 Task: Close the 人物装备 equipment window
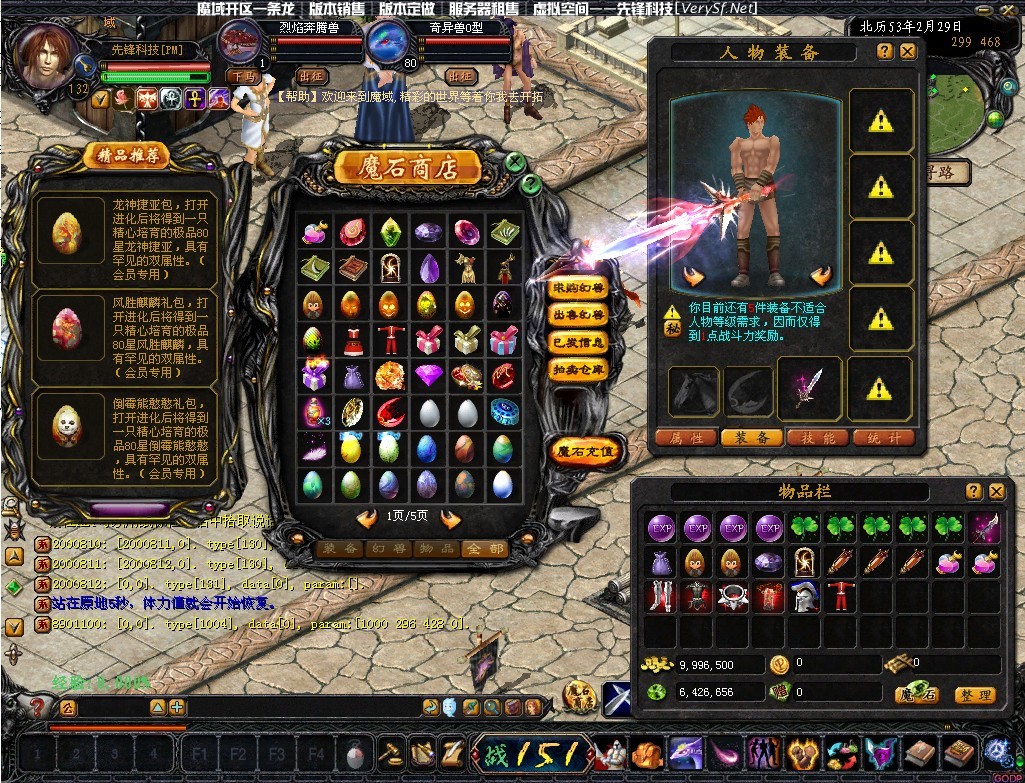[907, 51]
